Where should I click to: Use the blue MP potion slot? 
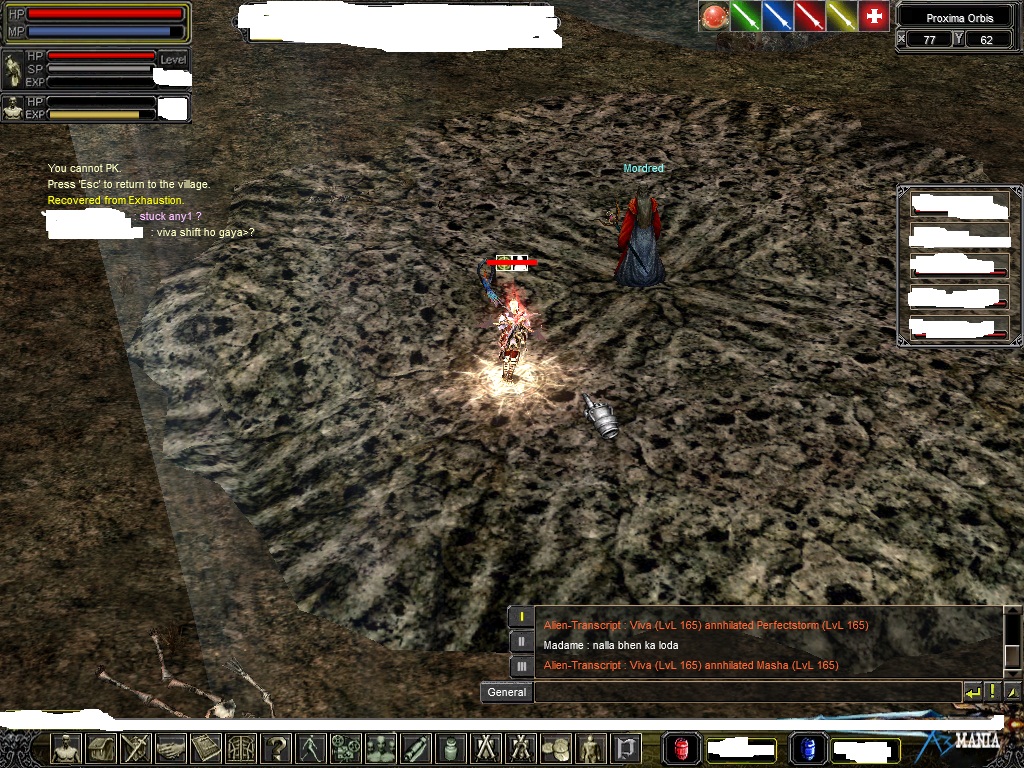pos(808,748)
